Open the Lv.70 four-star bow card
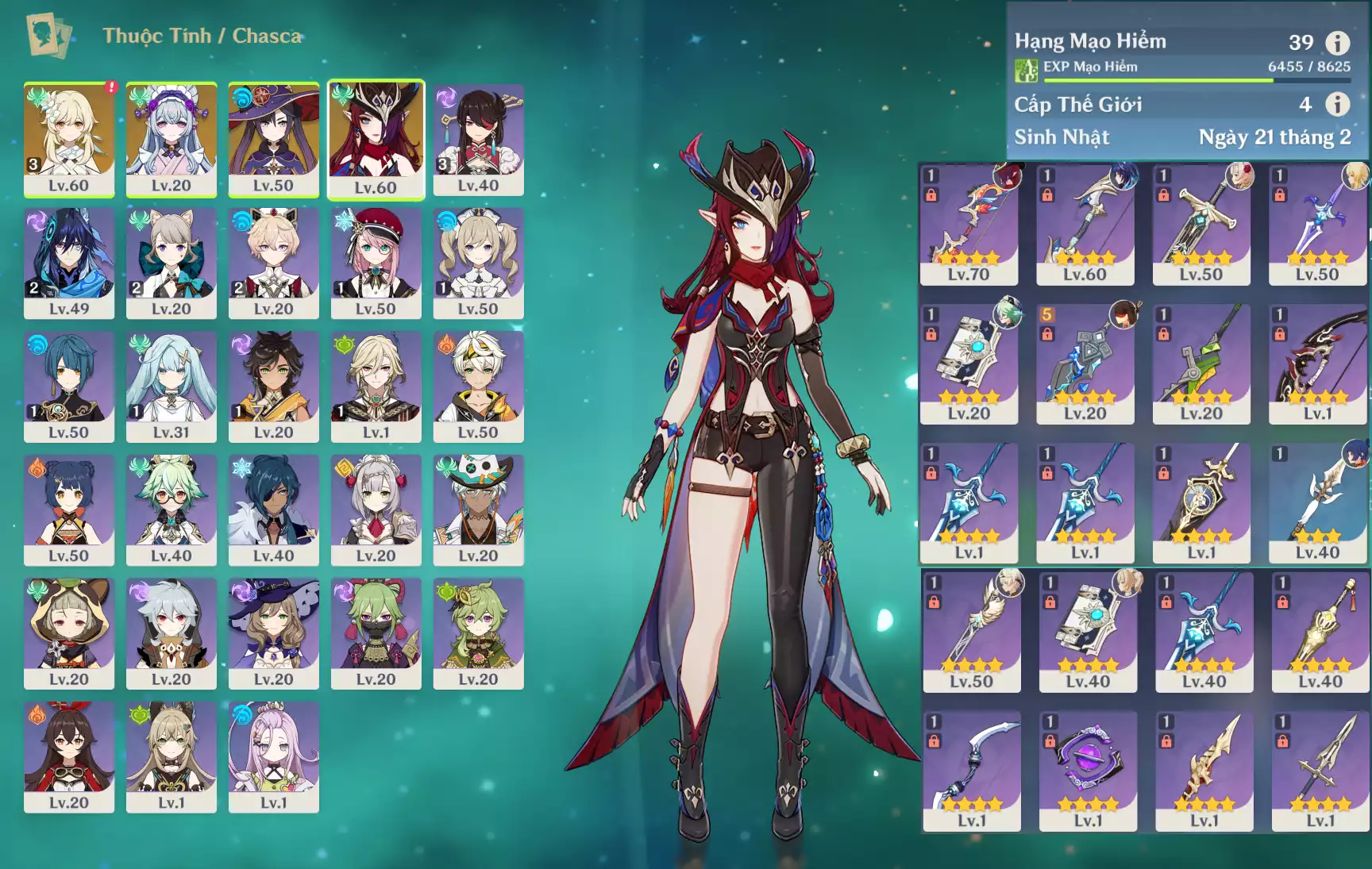1372x869 pixels. pyautogui.click(x=969, y=224)
